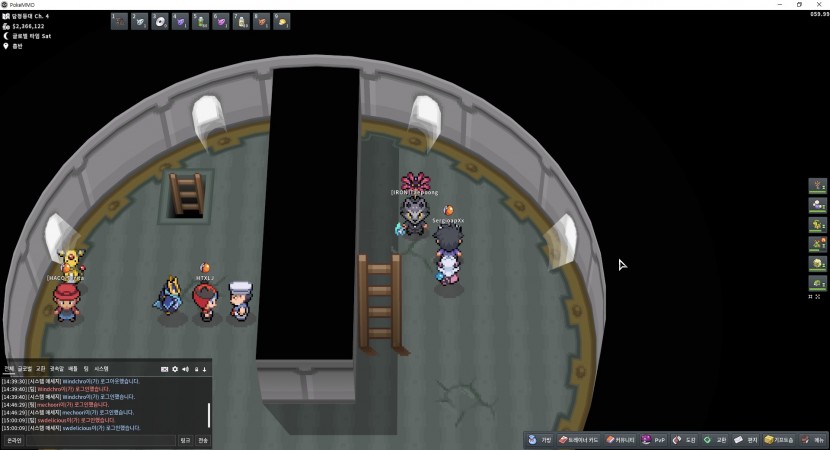Open the 가방 (bag) menu

coord(540,440)
